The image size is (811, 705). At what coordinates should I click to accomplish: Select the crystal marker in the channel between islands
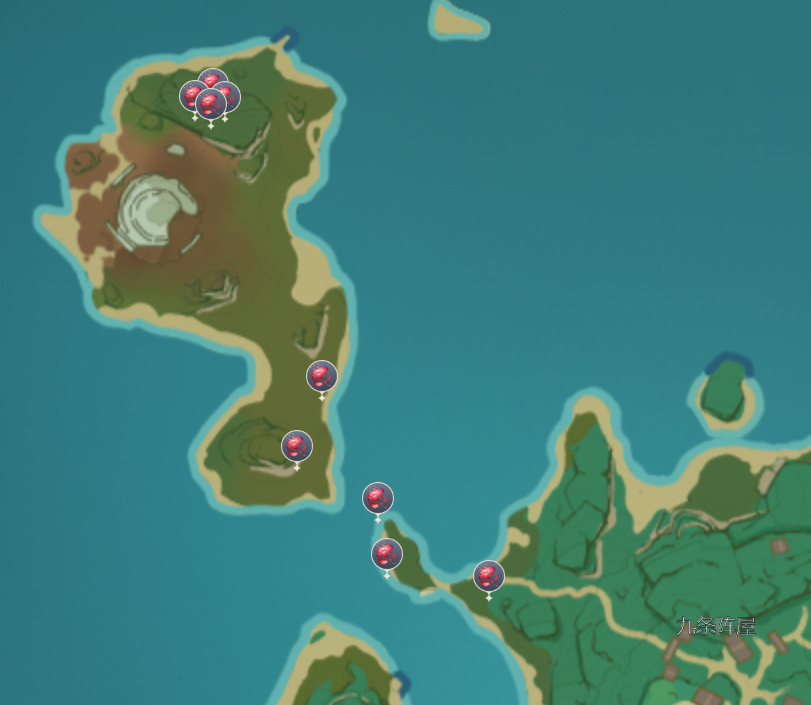coord(378,498)
